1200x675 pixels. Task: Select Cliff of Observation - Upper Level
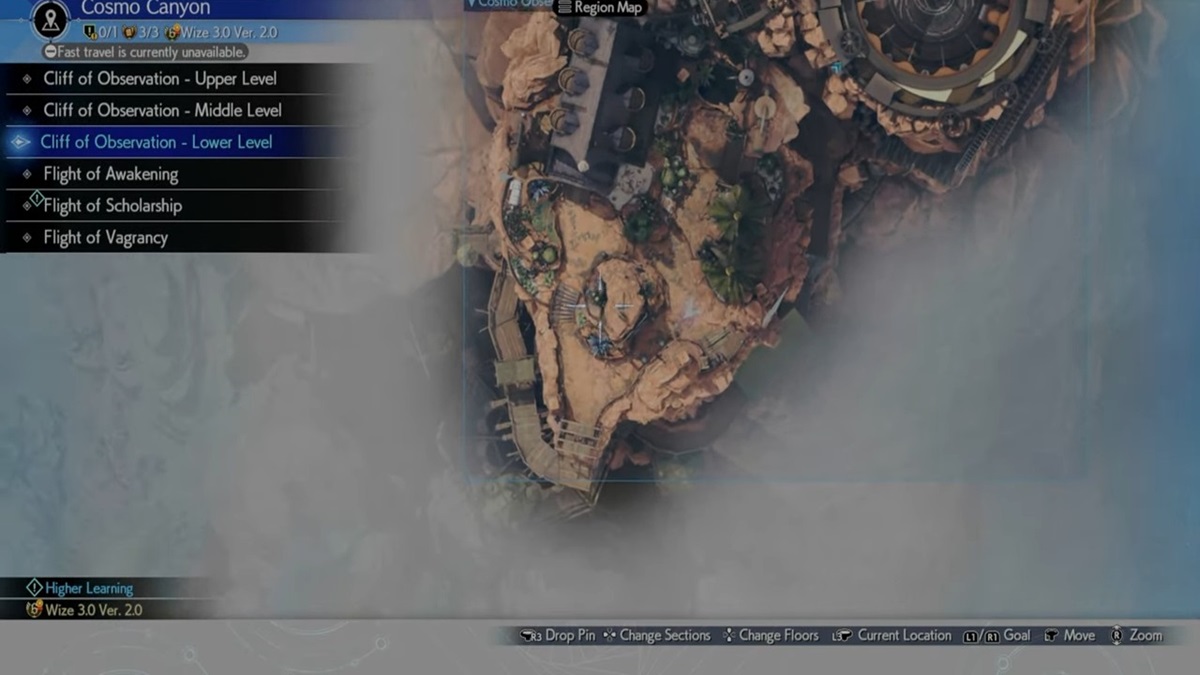[160, 79]
